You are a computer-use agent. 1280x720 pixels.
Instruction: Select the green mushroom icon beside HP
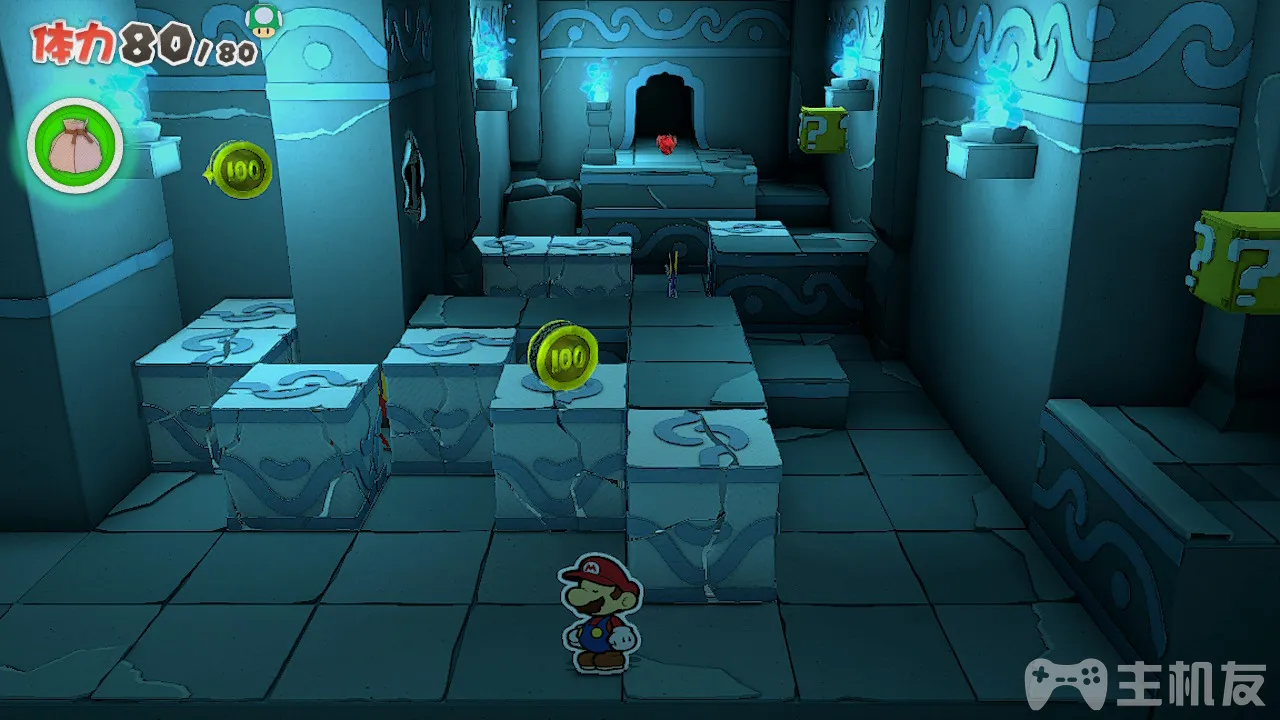click(x=264, y=21)
